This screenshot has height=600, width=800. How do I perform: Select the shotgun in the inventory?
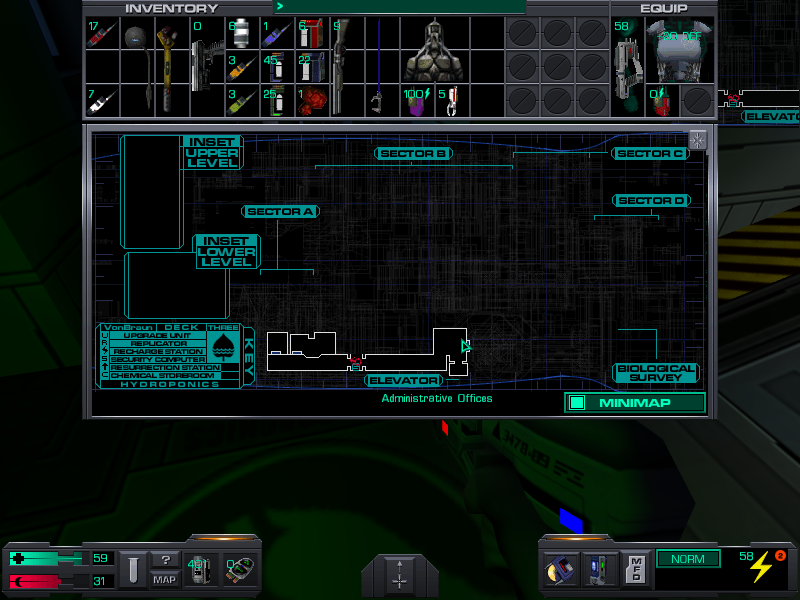click(340, 65)
